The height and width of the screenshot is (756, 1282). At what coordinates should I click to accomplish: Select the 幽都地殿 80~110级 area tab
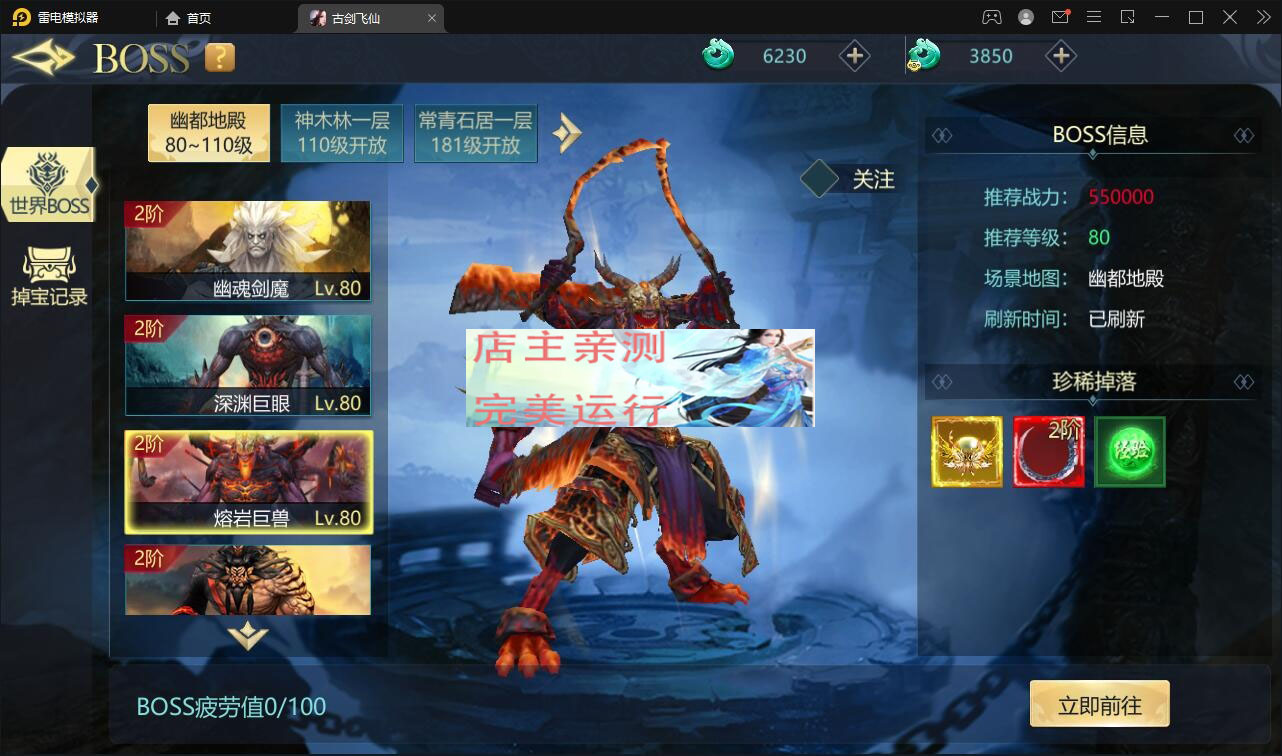click(x=208, y=133)
